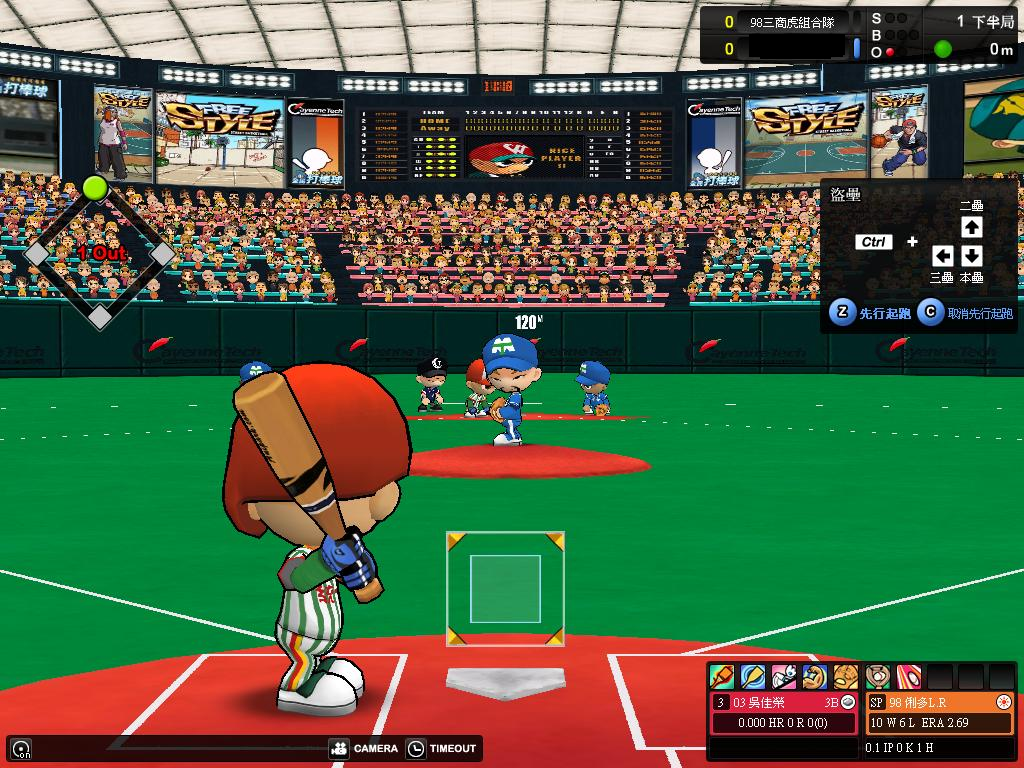Image resolution: width=1024 pixels, height=768 pixels.
Task: Select the pink running character skill icon
Action: pyautogui.click(x=784, y=677)
